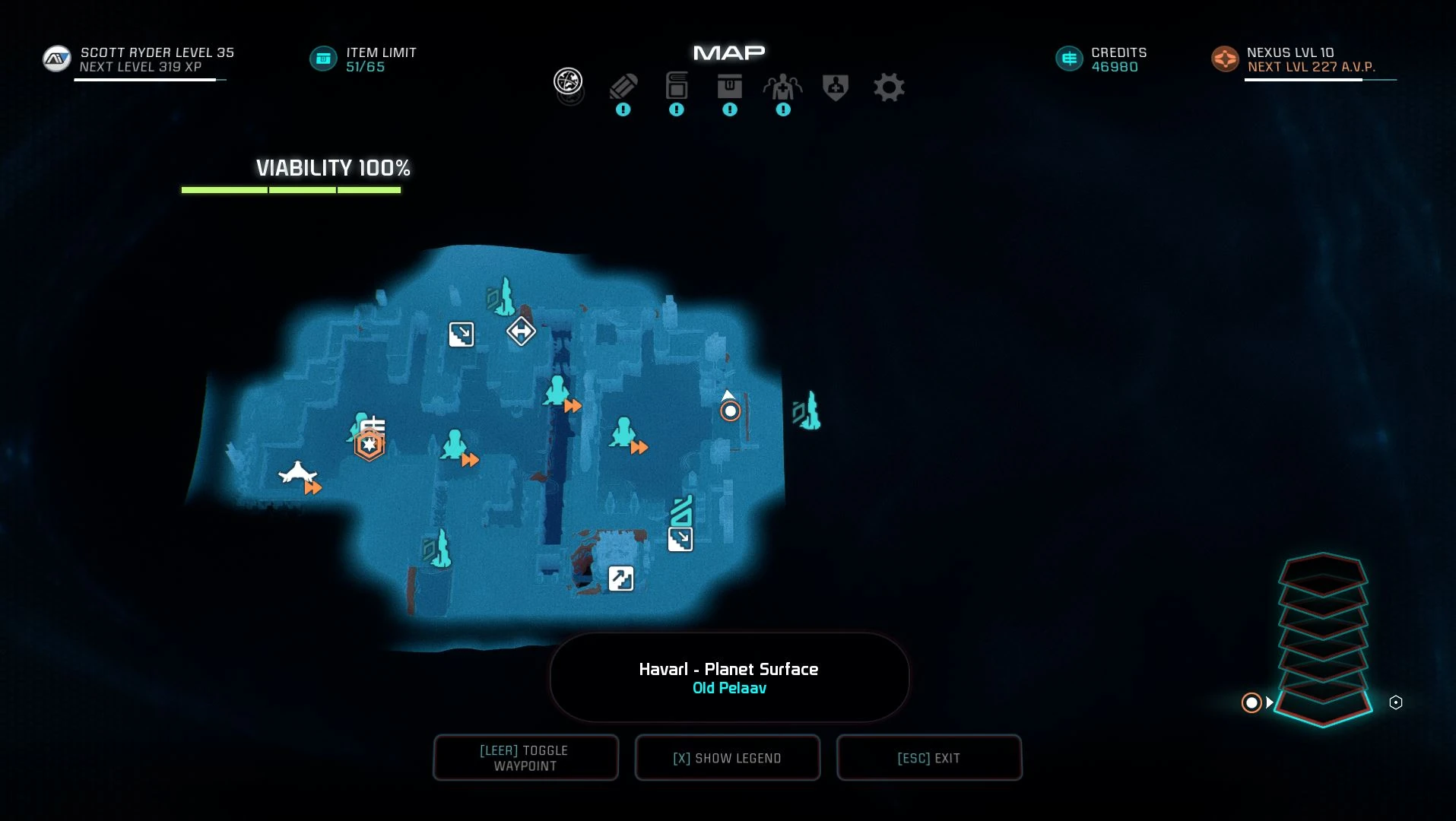
Task: Select the striped tower marker above stairs icon
Action: tap(682, 510)
